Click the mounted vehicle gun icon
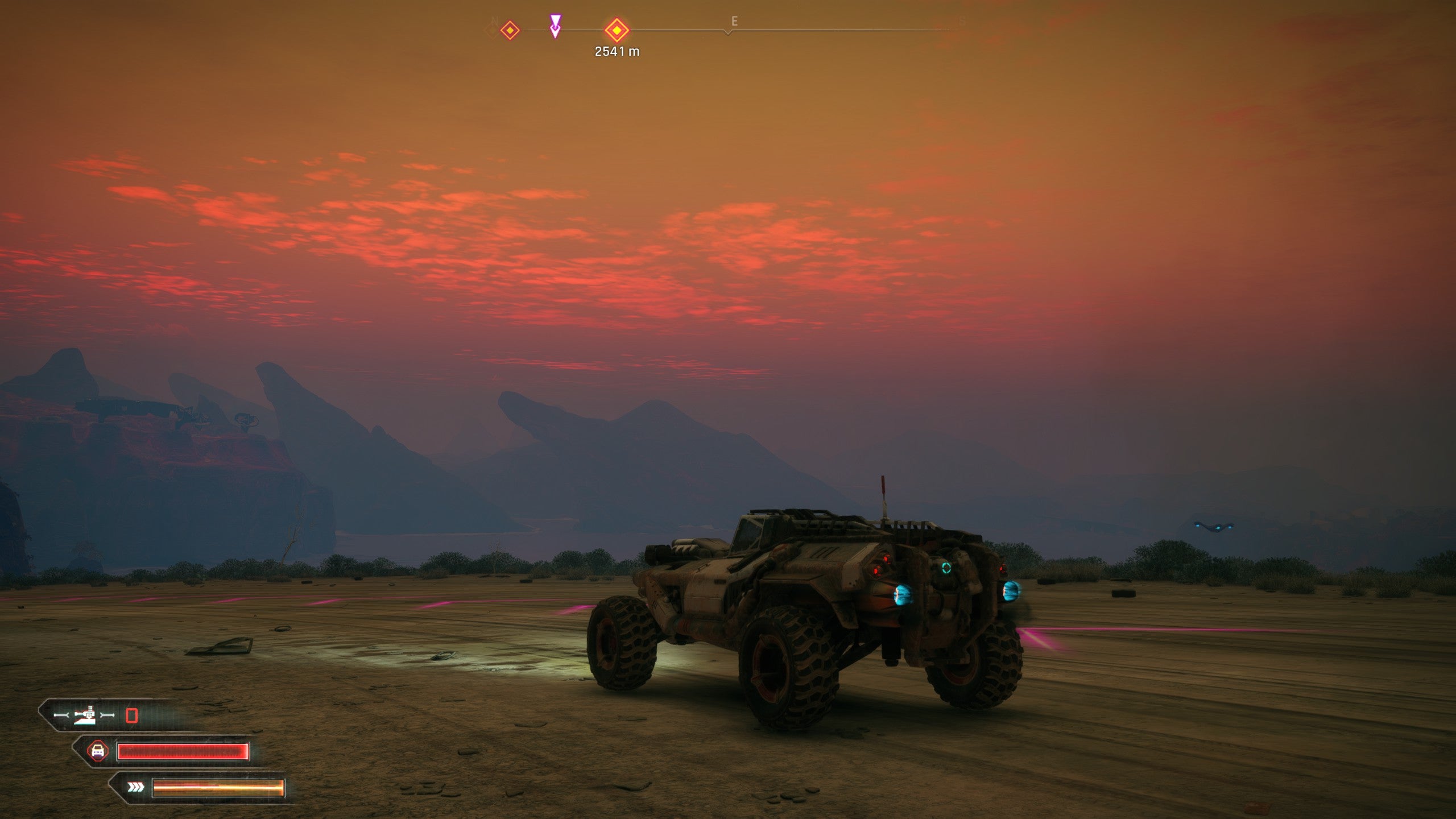Viewport: 1456px width, 819px height. 85,715
